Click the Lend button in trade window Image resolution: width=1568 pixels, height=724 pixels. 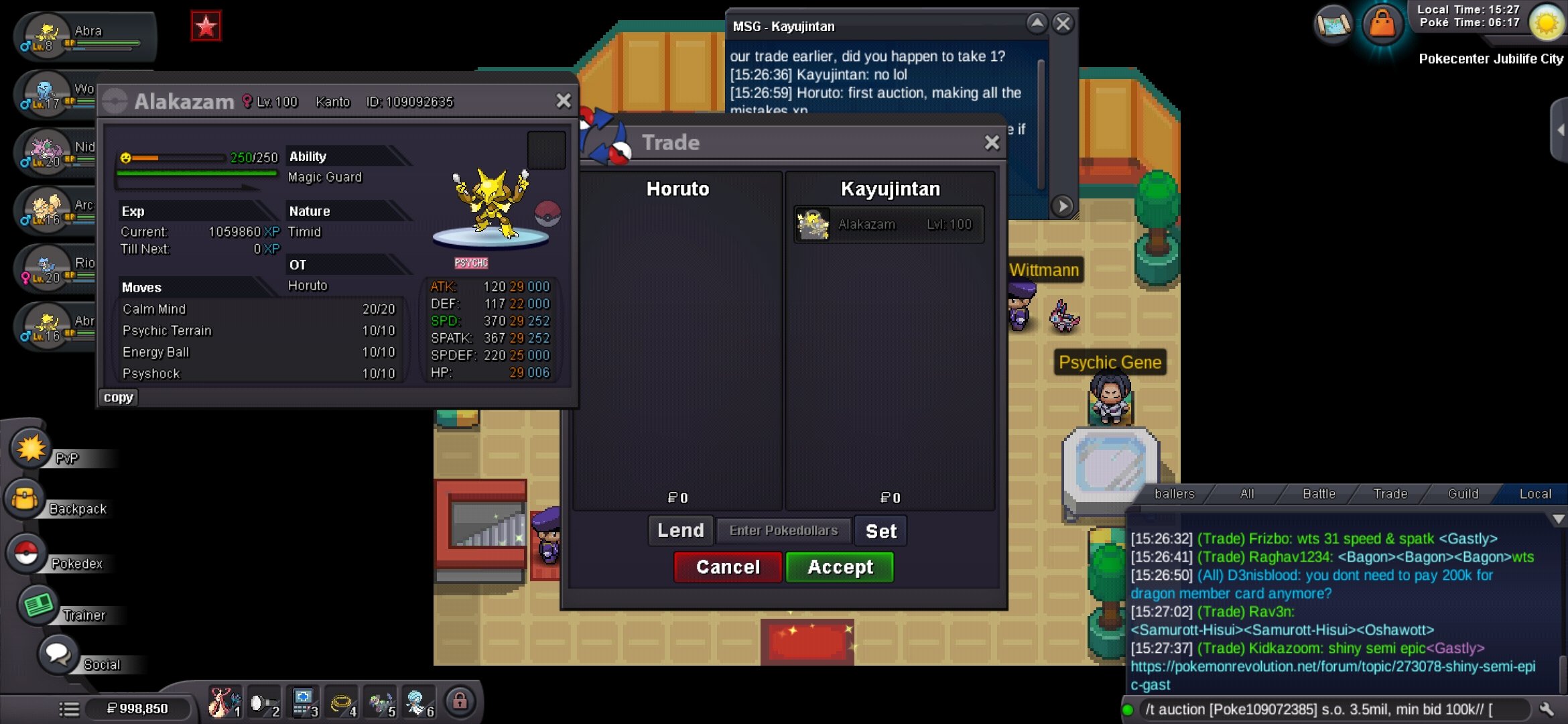pos(680,531)
